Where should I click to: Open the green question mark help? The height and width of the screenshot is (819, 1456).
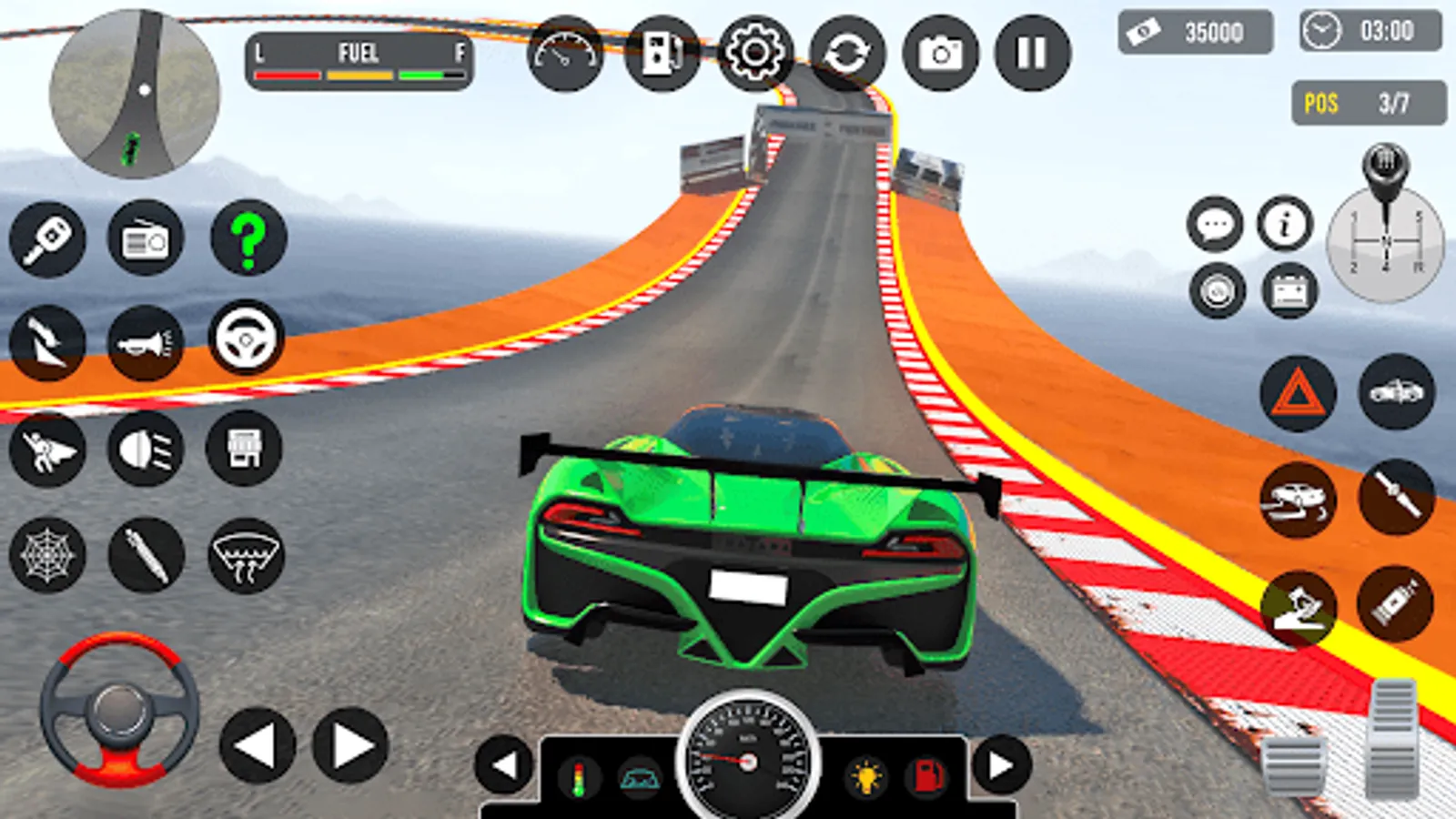248,238
